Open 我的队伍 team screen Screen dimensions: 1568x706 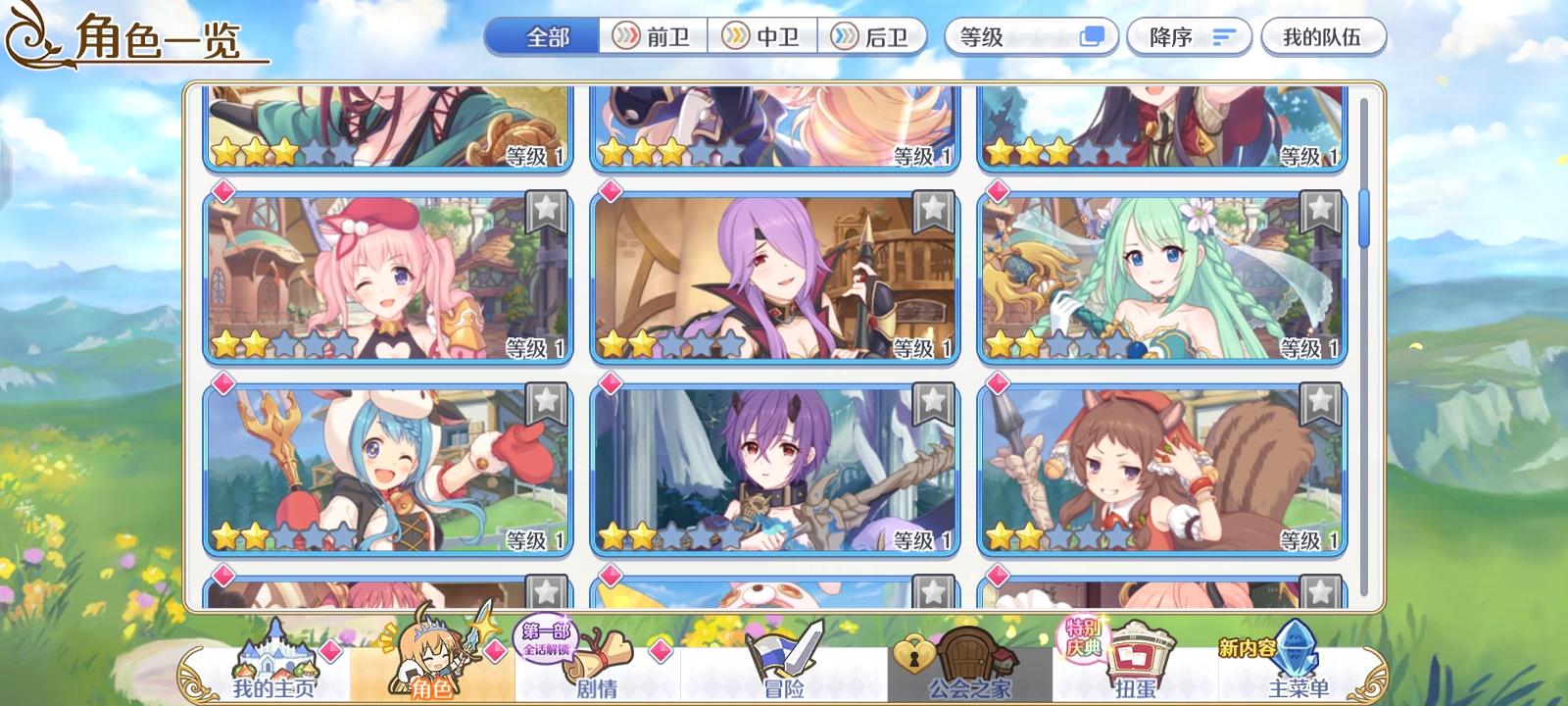click(x=1324, y=37)
